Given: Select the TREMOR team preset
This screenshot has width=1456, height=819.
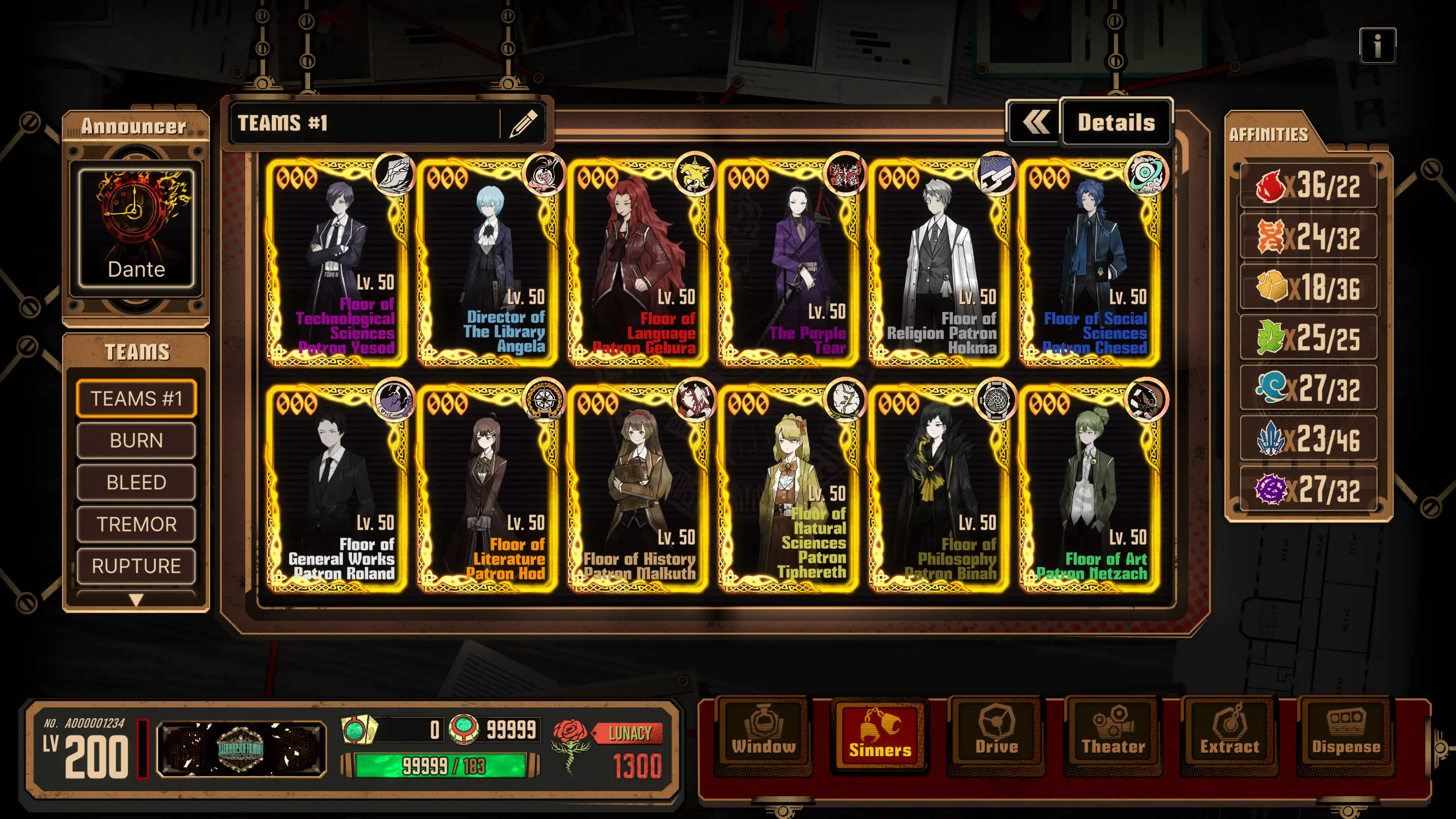Looking at the screenshot, I should (x=136, y=524).
